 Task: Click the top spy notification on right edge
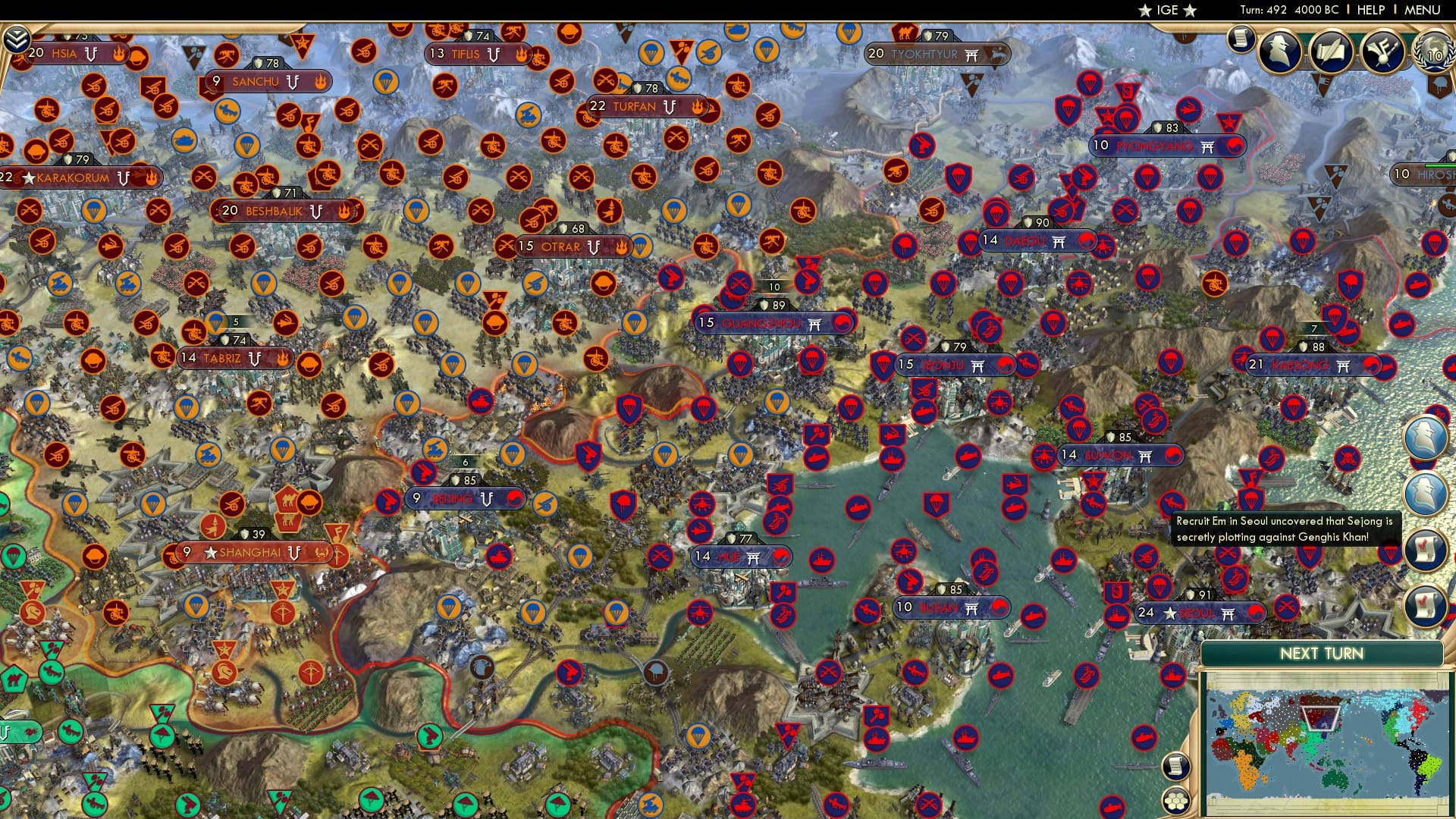coord(1426,437)
